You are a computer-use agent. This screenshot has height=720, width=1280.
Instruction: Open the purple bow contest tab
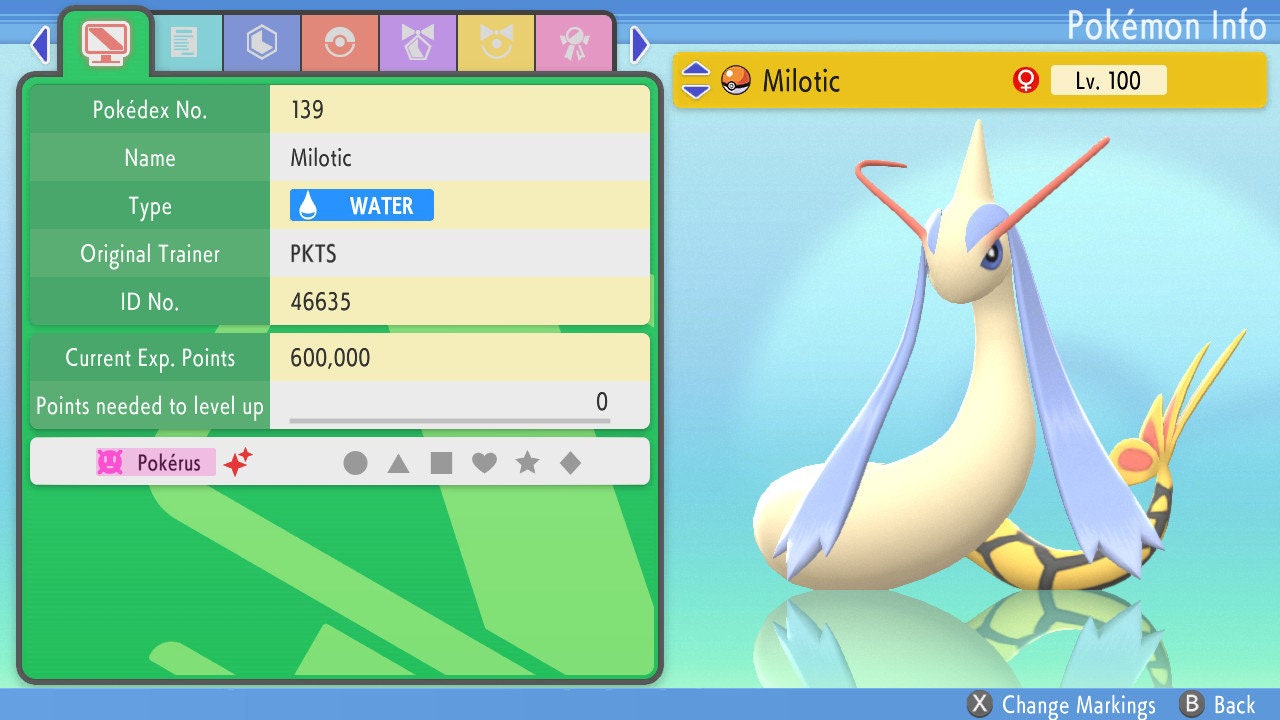pyautogui.click(x=418, y=43)
